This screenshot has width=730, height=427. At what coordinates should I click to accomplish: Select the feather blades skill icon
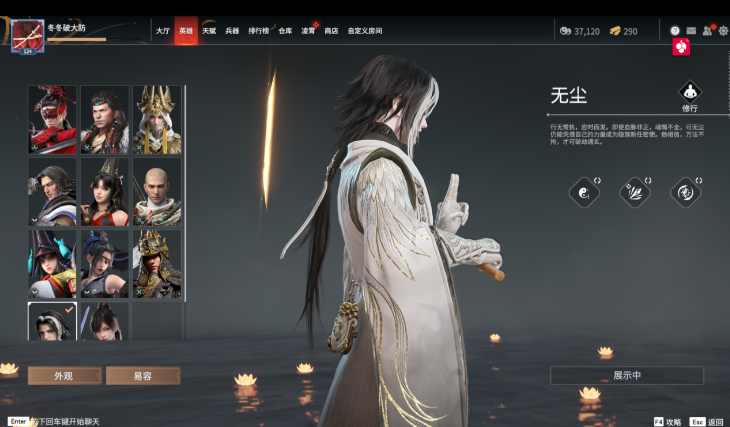[634, 192]
